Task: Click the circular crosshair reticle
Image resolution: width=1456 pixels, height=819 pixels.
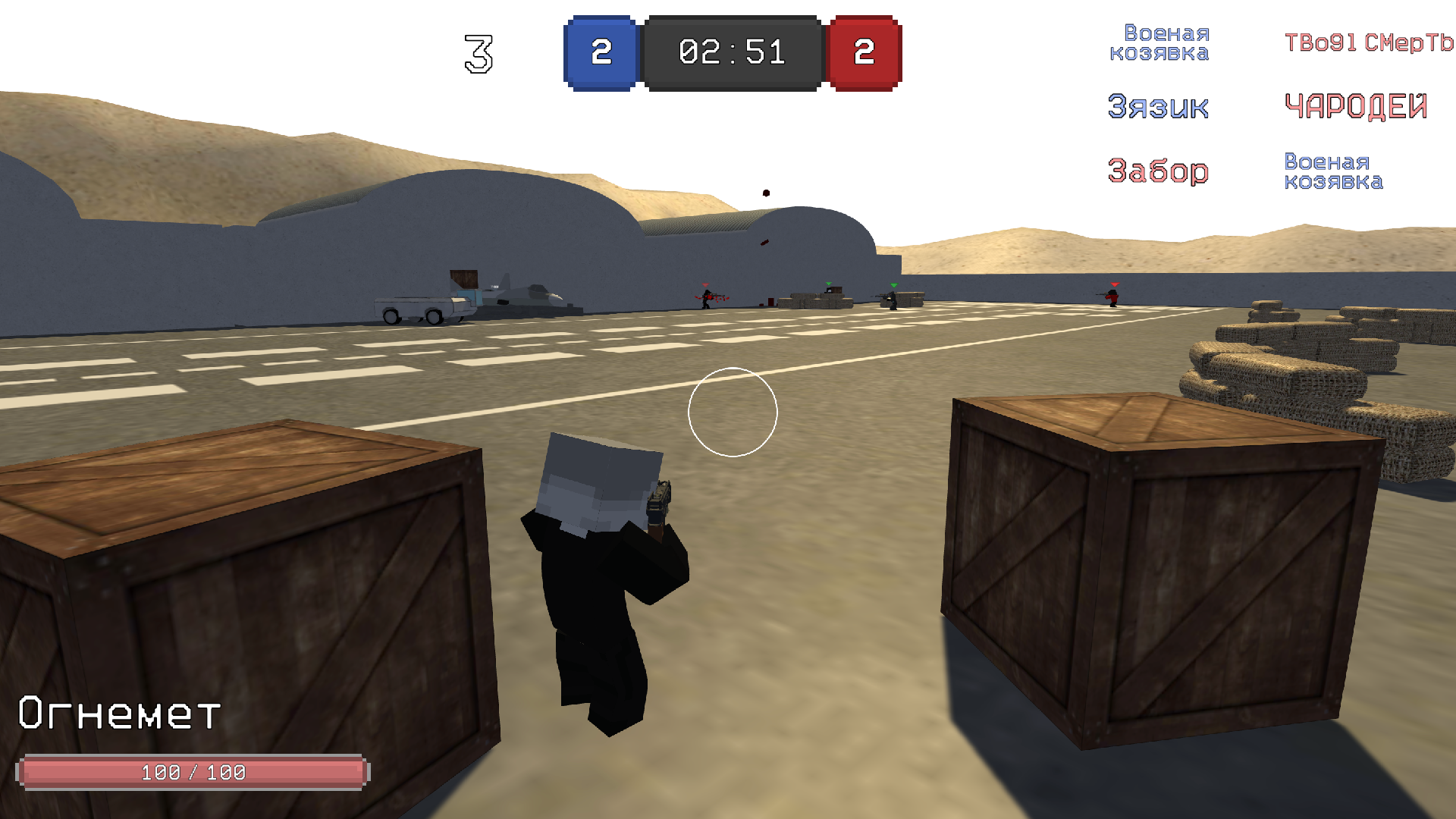Action: click(x=733, y=413)
